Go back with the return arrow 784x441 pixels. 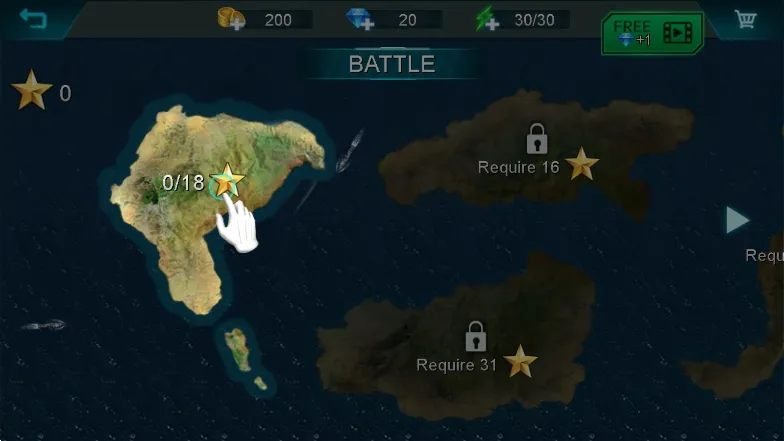(33, 19)
